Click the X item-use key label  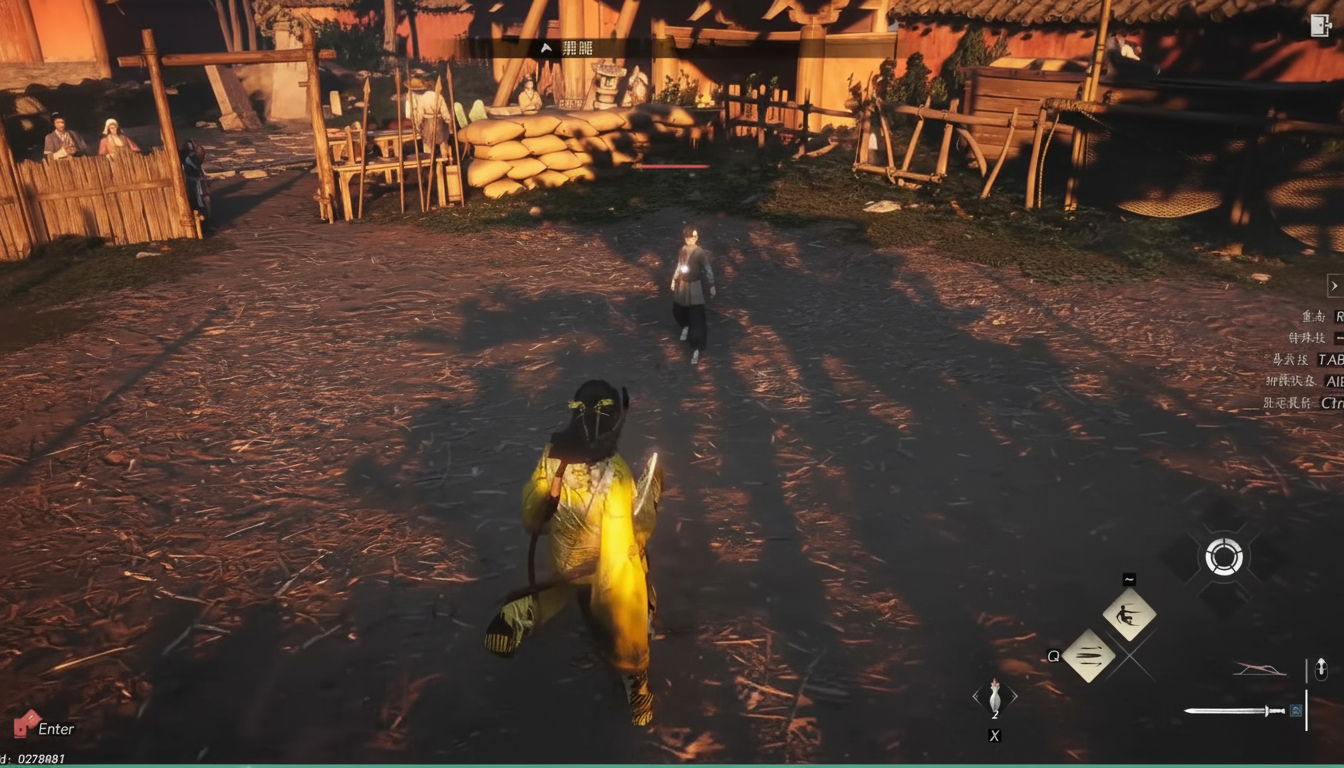coord(995,735)
